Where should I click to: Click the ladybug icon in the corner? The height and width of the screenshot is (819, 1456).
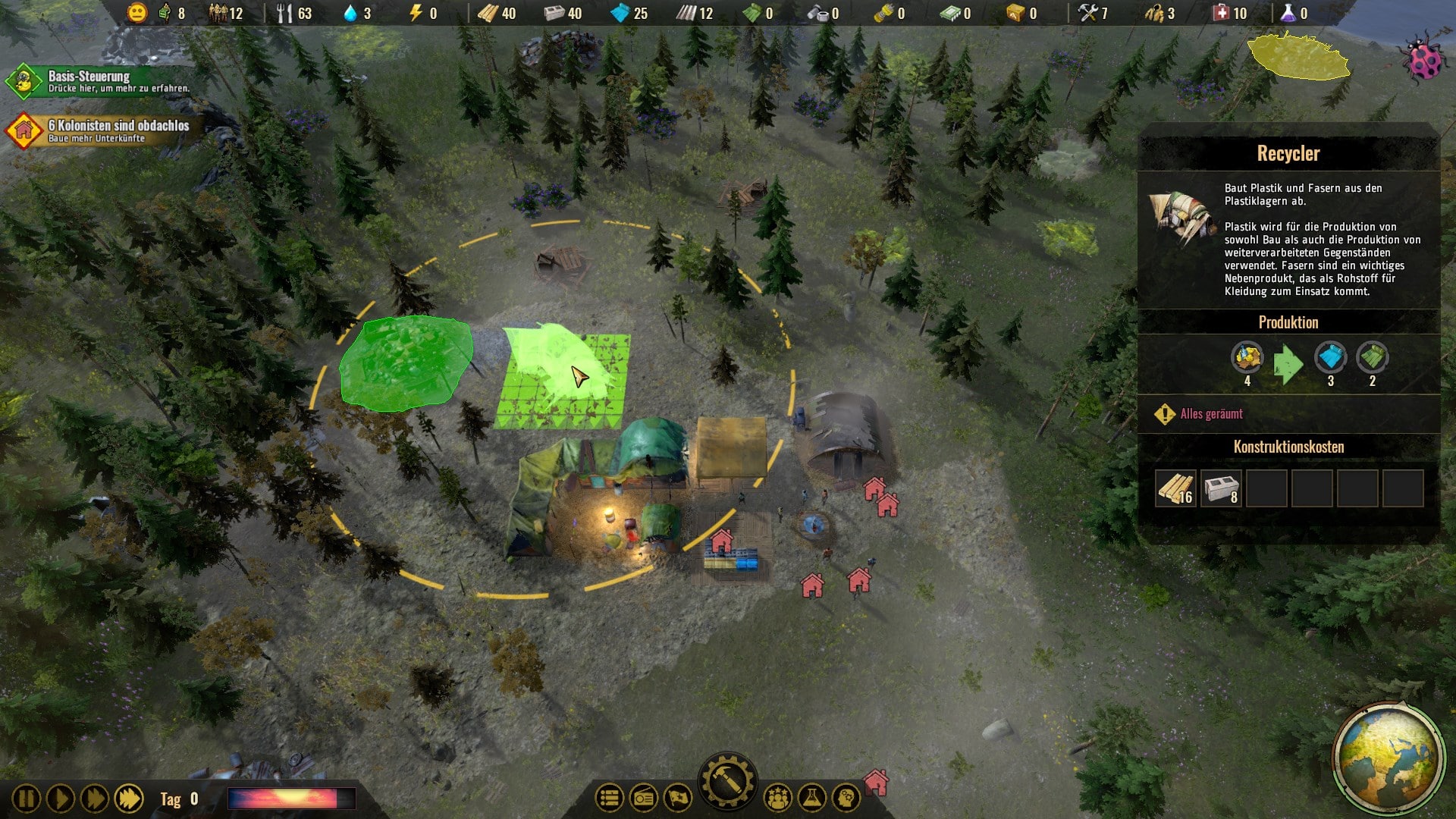point(1423,57)
